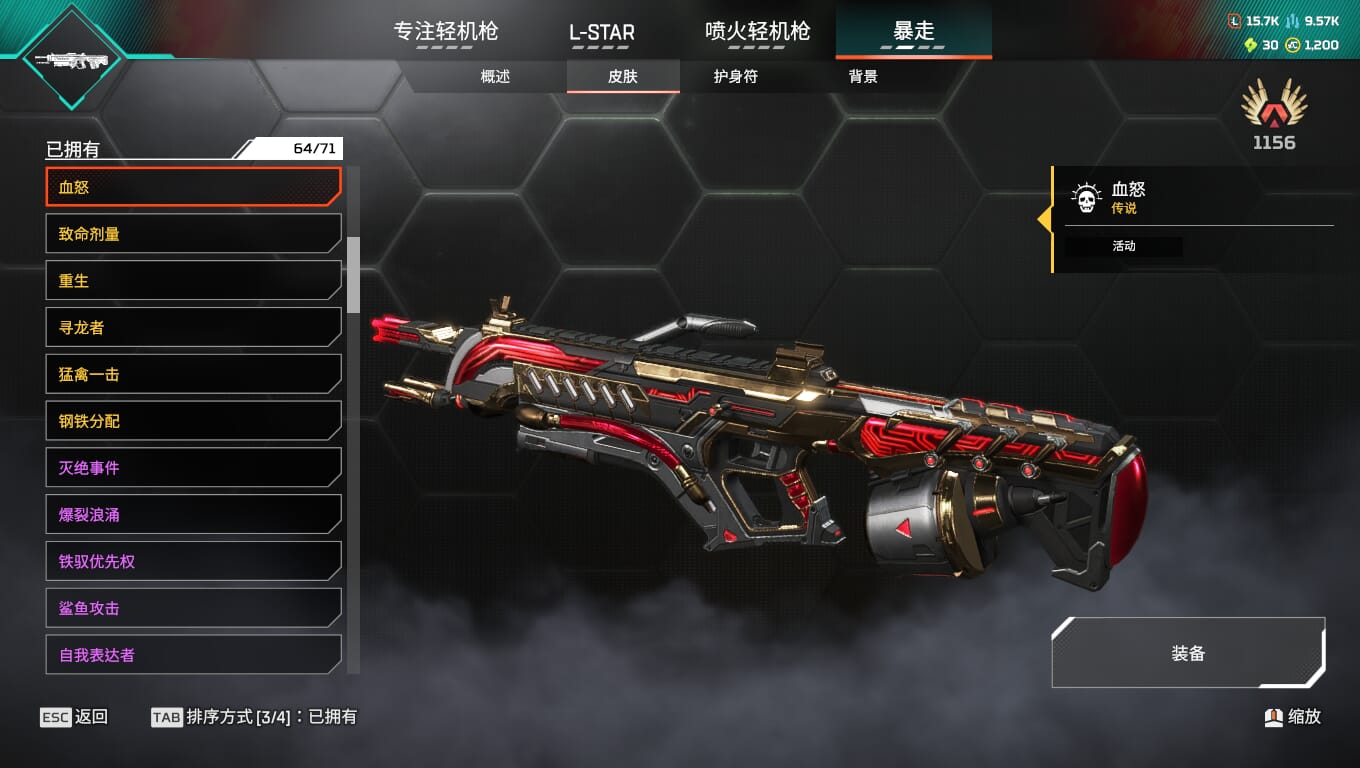Screen dimensions: 1360x768
Task: Select the 自我表达者 skin
Action: point(193,655)
